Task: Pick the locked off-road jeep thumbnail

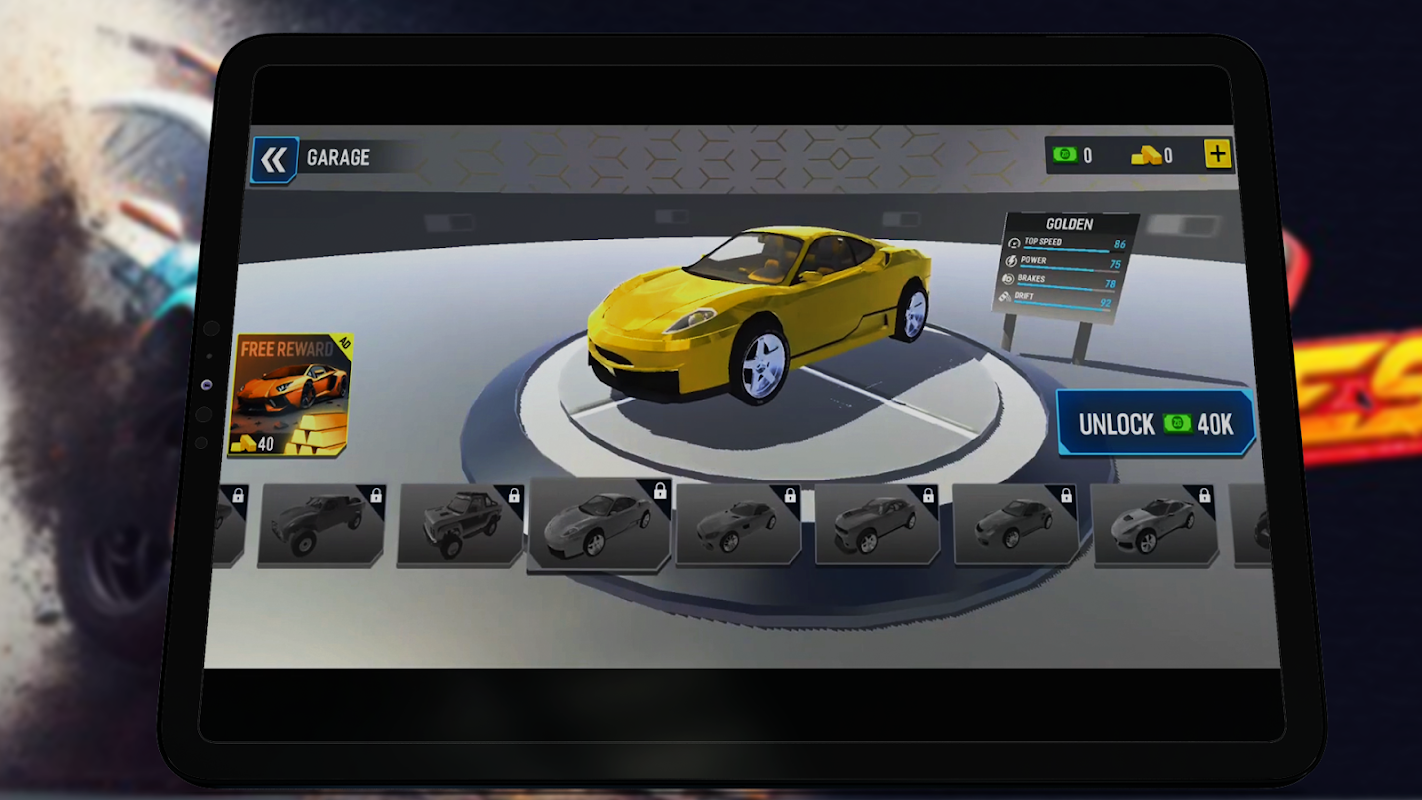Action: (460, 526)
